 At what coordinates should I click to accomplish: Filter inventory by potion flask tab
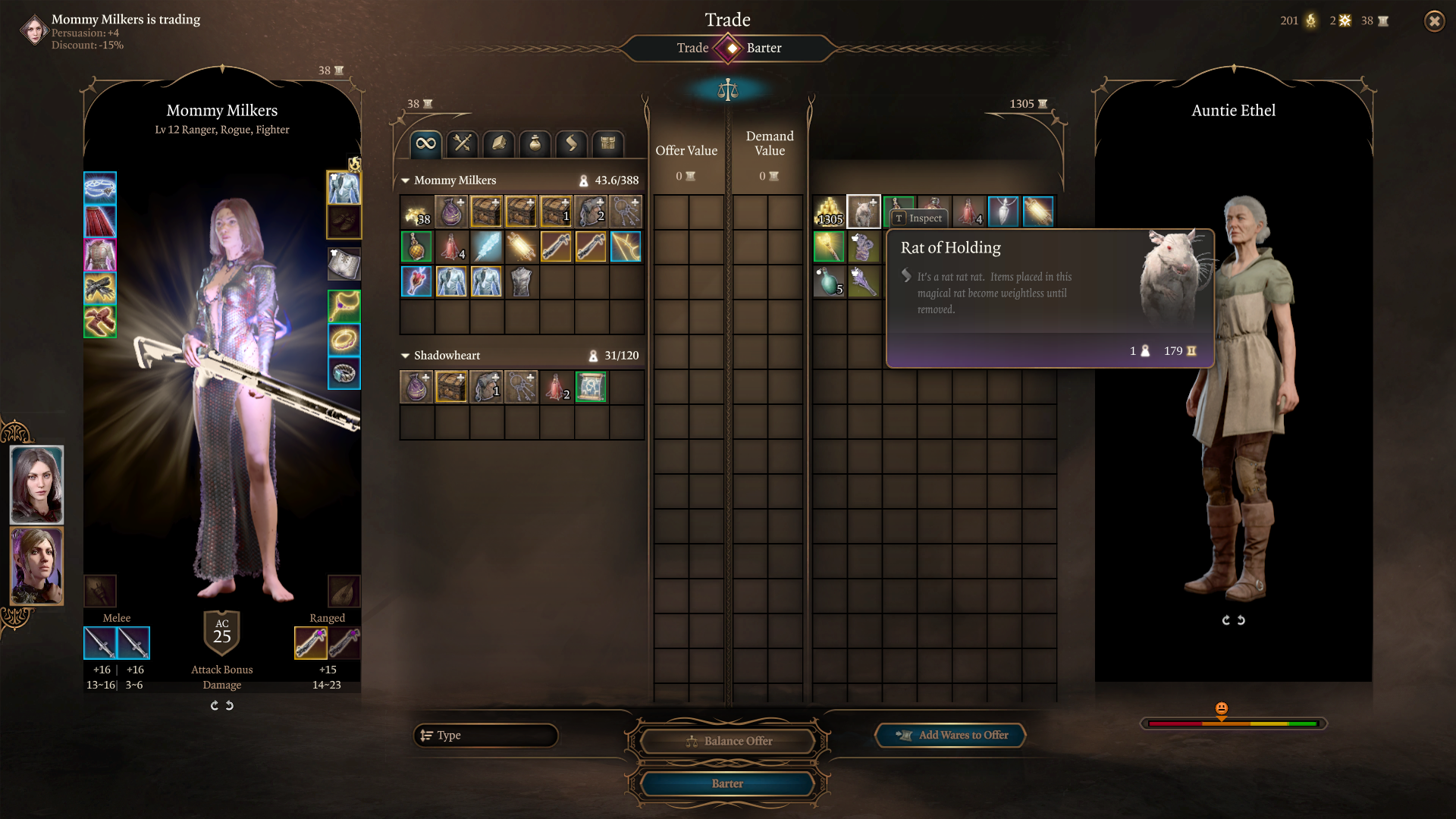(535, 143)
